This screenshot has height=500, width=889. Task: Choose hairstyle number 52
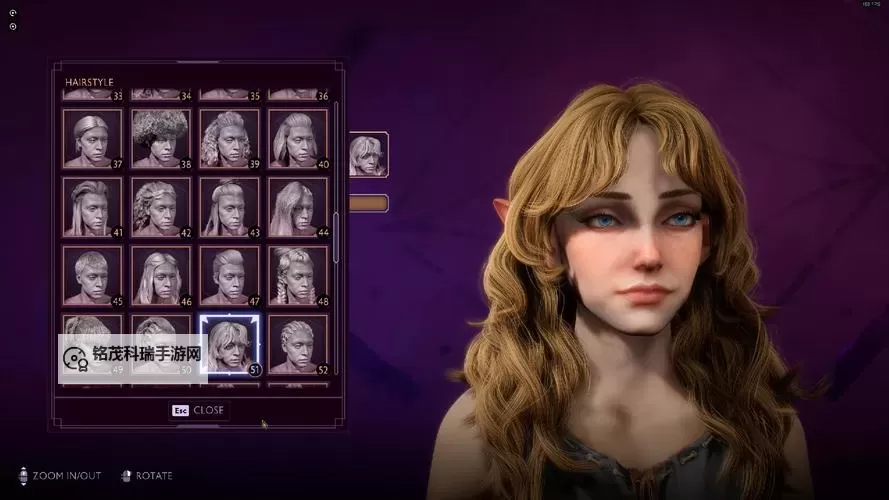pos(298,344)
